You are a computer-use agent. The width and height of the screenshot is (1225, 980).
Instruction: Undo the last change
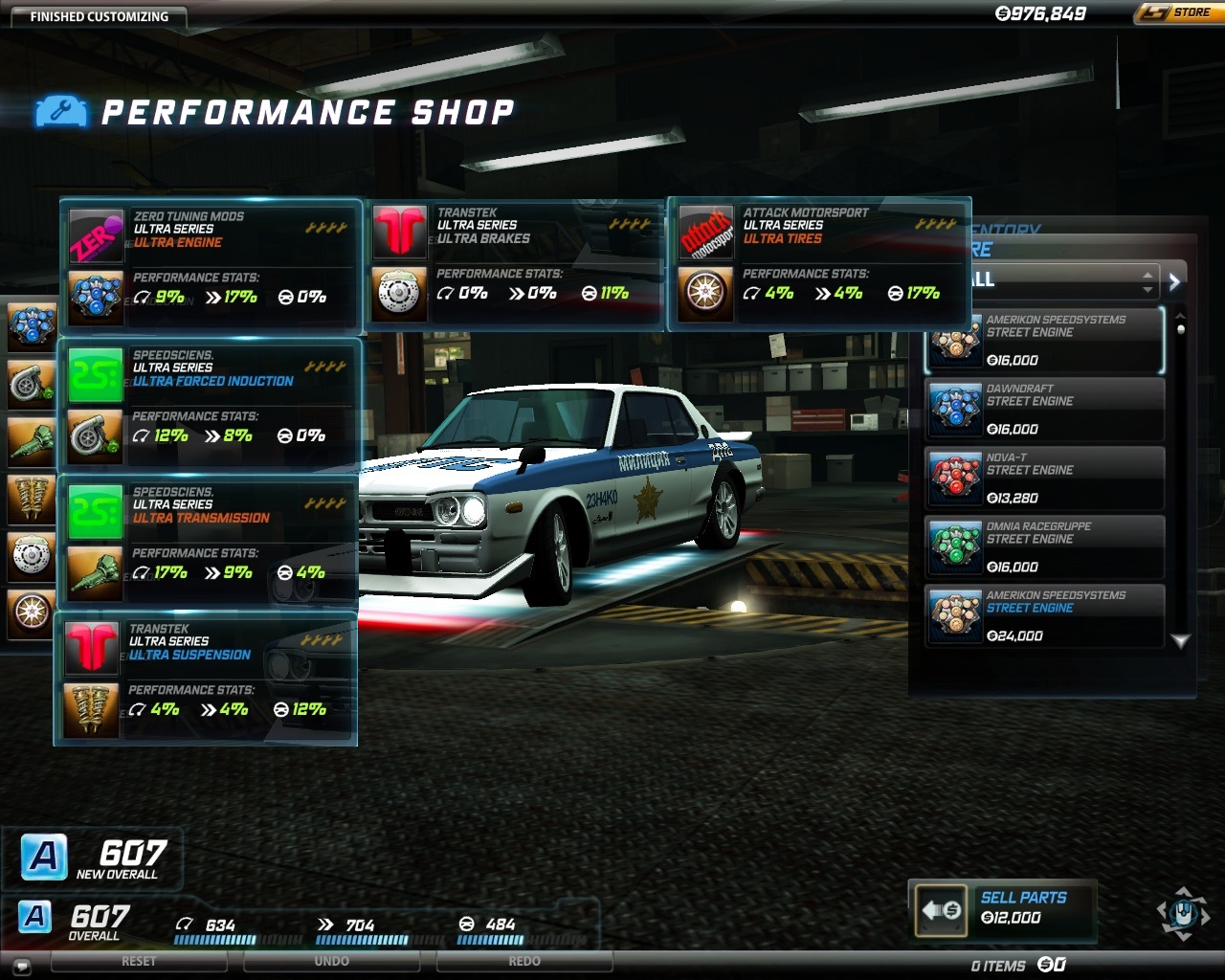332,962
